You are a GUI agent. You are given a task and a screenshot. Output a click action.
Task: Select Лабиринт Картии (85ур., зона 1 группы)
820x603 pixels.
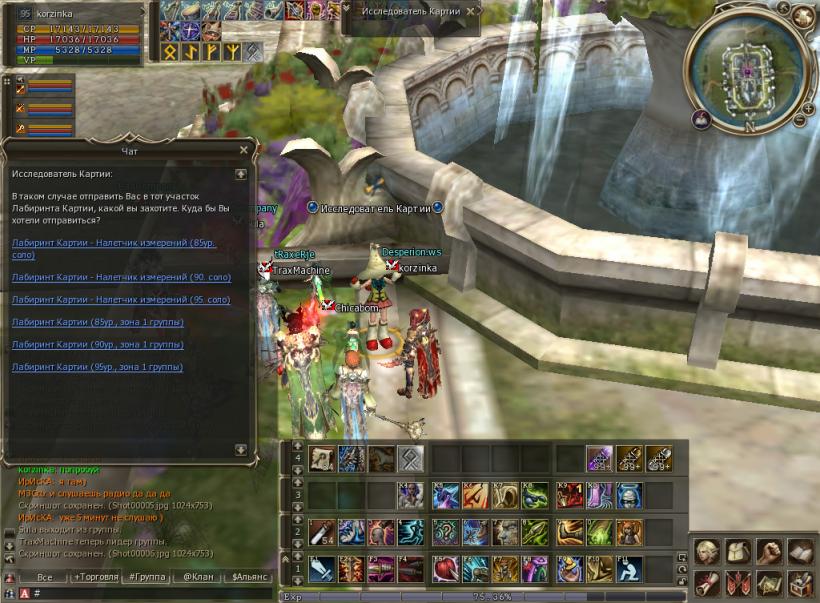pos(97,322)
